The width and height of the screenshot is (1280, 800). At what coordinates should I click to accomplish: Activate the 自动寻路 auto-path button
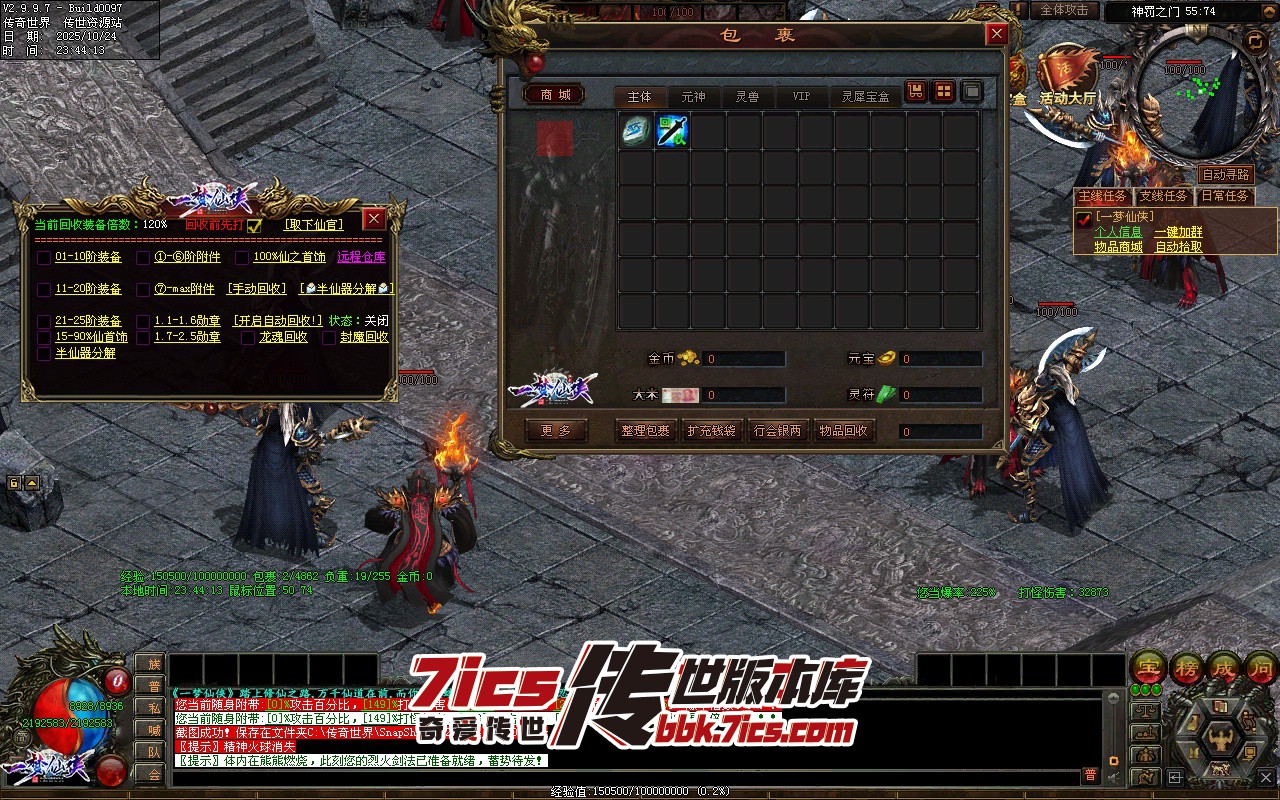tap(1225, 175)
